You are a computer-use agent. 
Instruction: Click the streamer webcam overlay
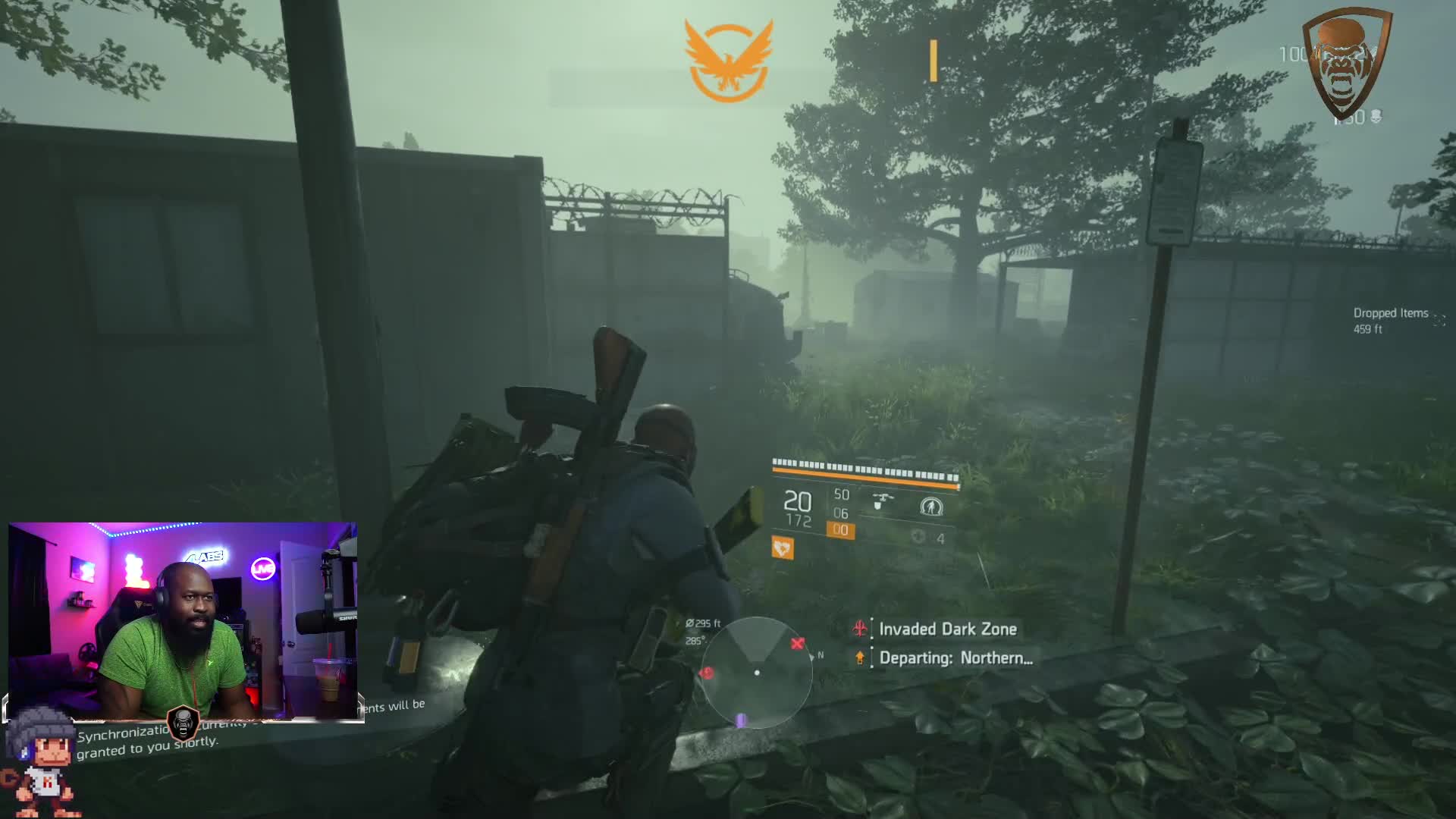point(182,620)
